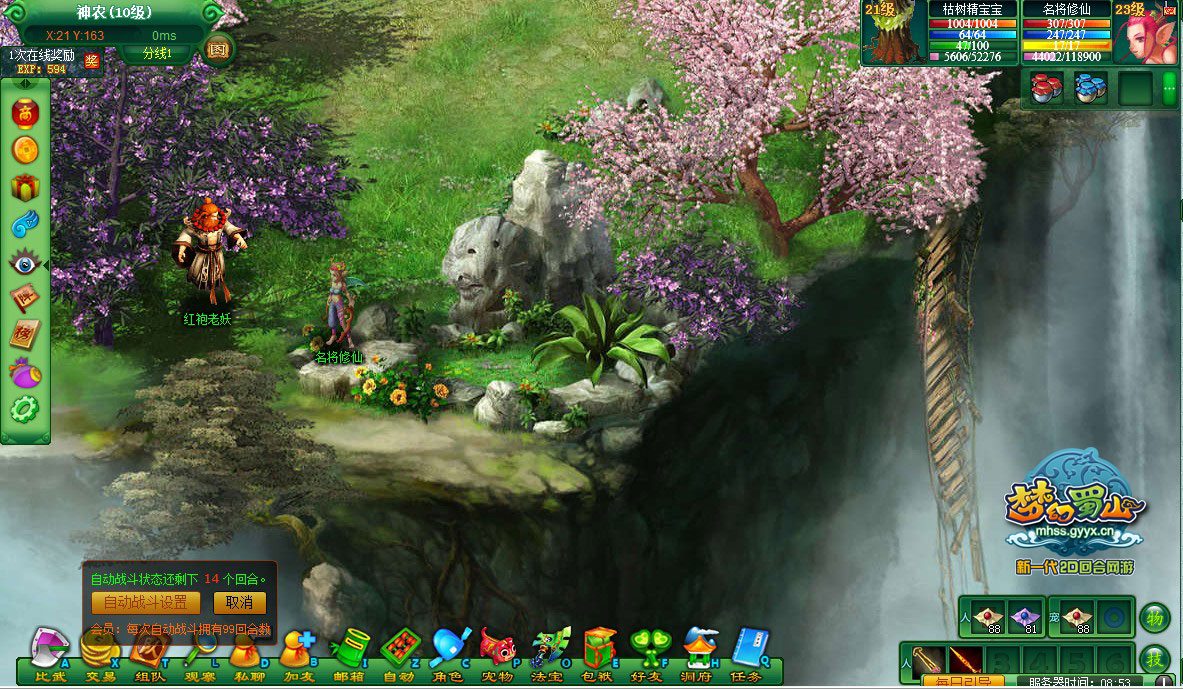The height and width of the screenshot is (689, 1183).
Task: Toggle the 自动 auto-battle abacus icon
Action: pyautogui.click(x=399, y=652)
